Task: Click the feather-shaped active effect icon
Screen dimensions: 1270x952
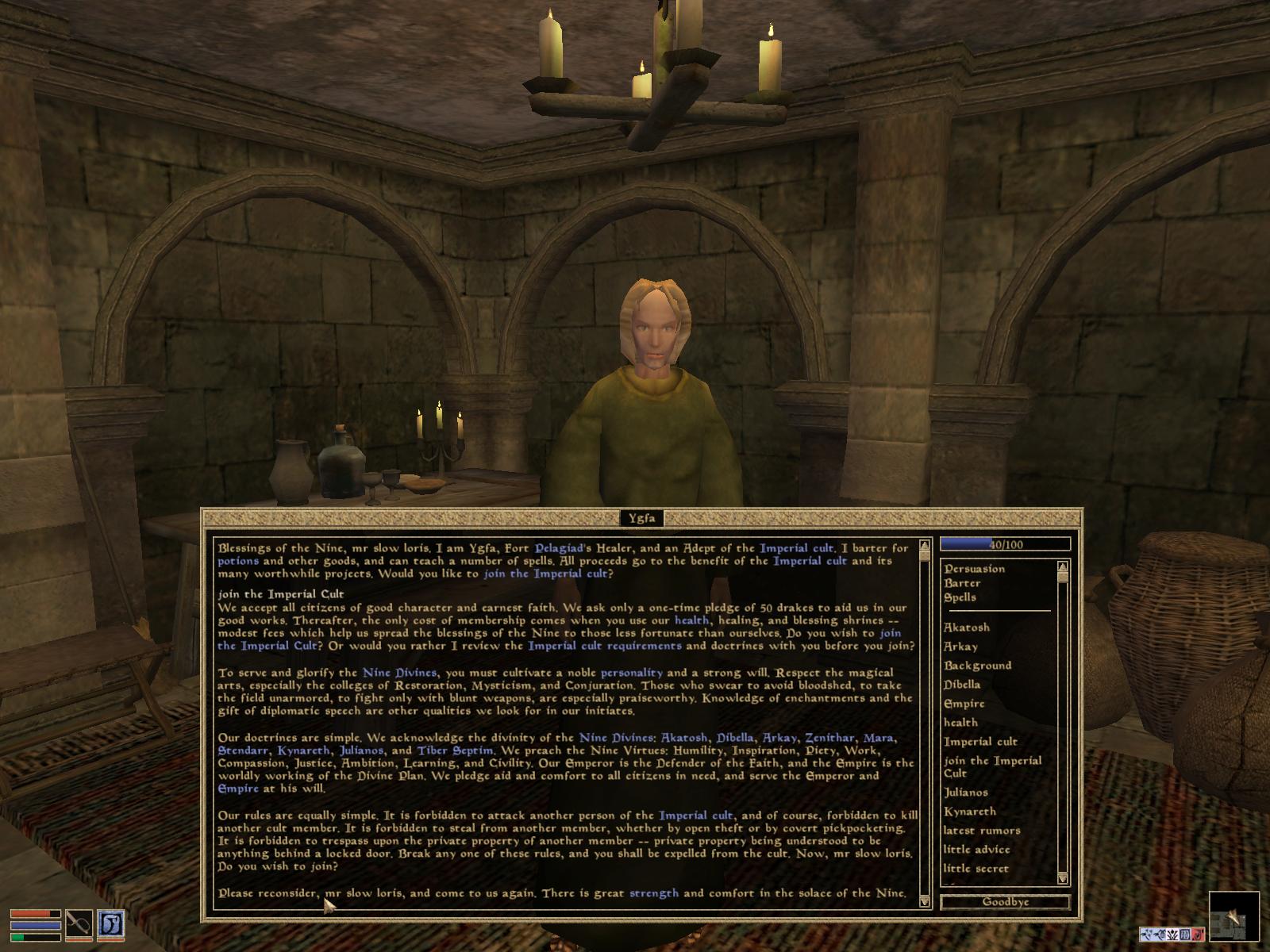Action: click(x=1147, y=935)
